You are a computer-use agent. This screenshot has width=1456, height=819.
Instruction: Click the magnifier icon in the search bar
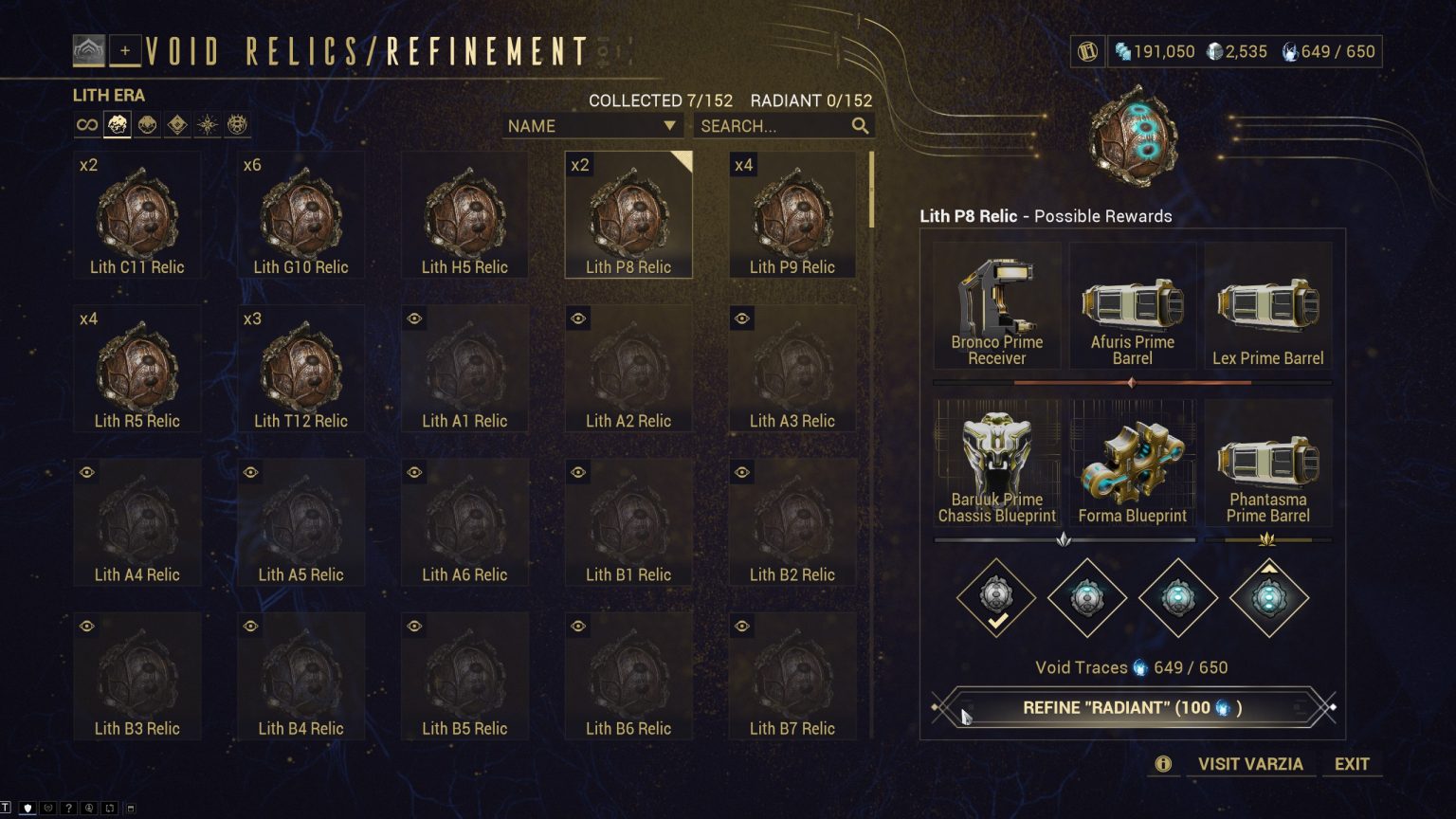click(x=859, y=125)
